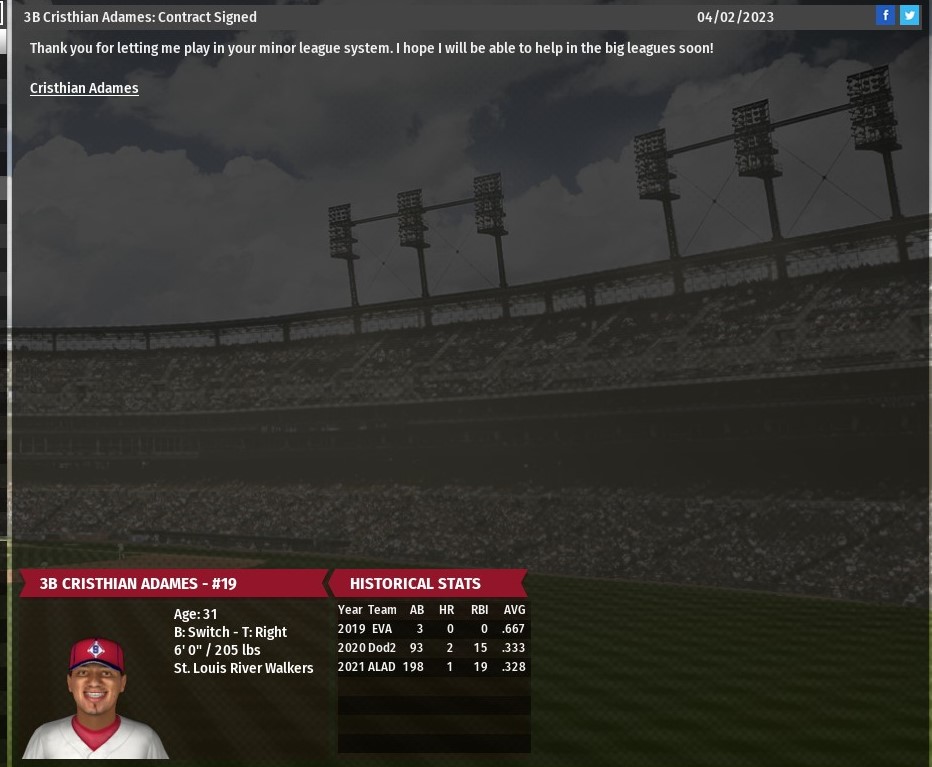Select the 2021 ALAD stats row
The height and width of the screenshot is (767, 932).
pyautogui.click(x=432, y=667)
